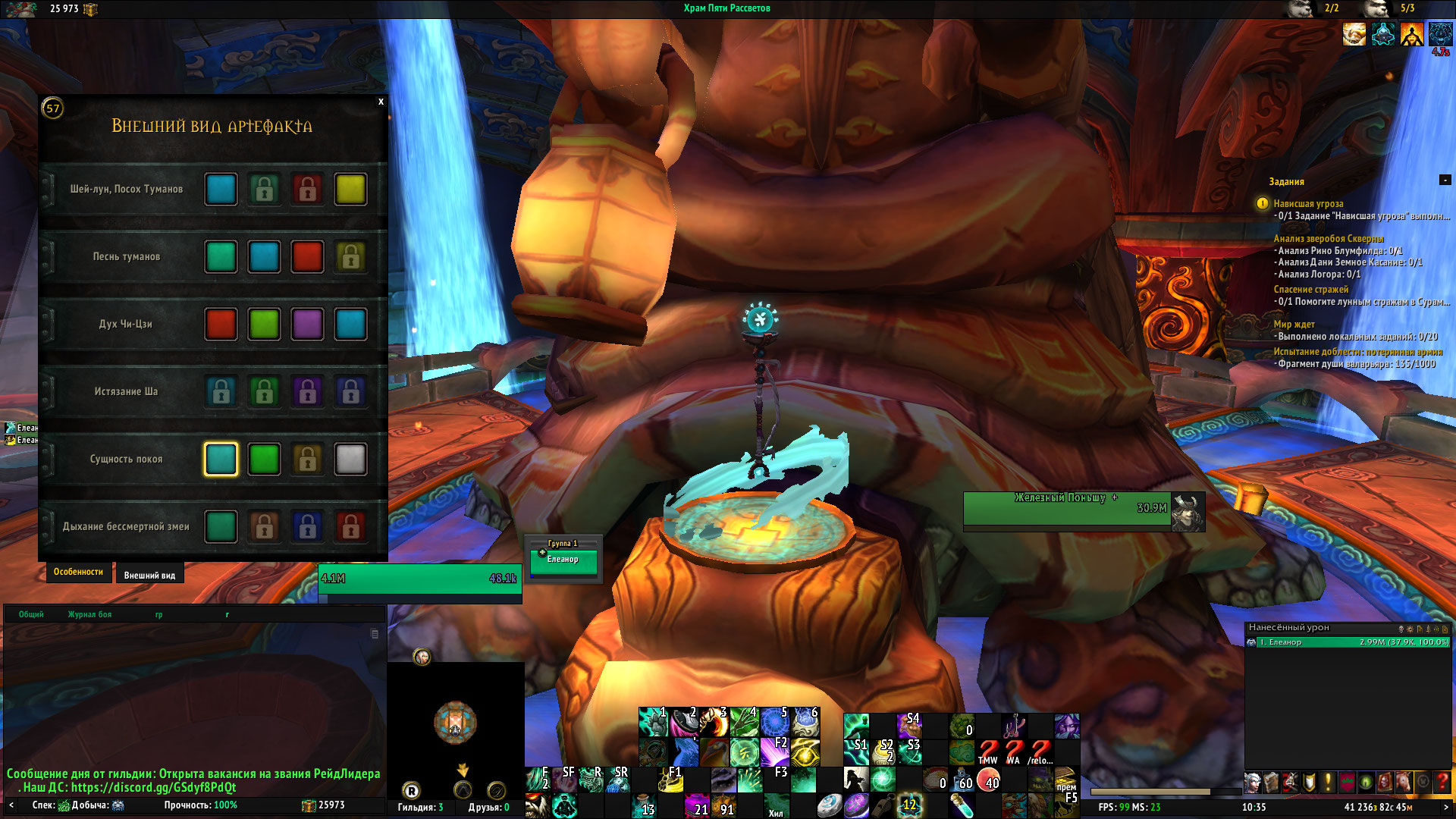Open the Discord link in guild message
The width and height of the screenshot is (1456, 819).
click(x=153, y=788)
